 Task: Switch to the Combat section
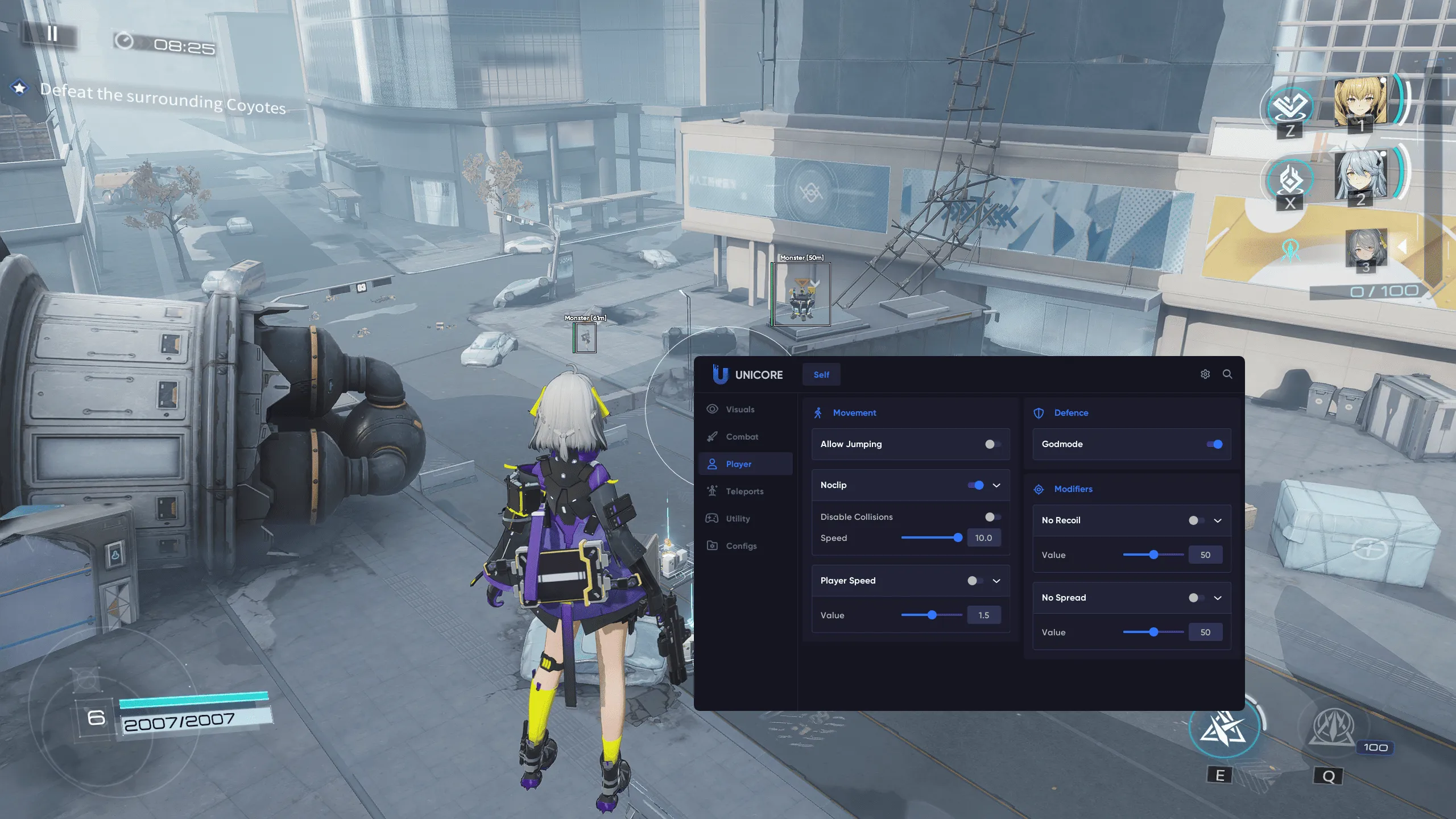742,437
